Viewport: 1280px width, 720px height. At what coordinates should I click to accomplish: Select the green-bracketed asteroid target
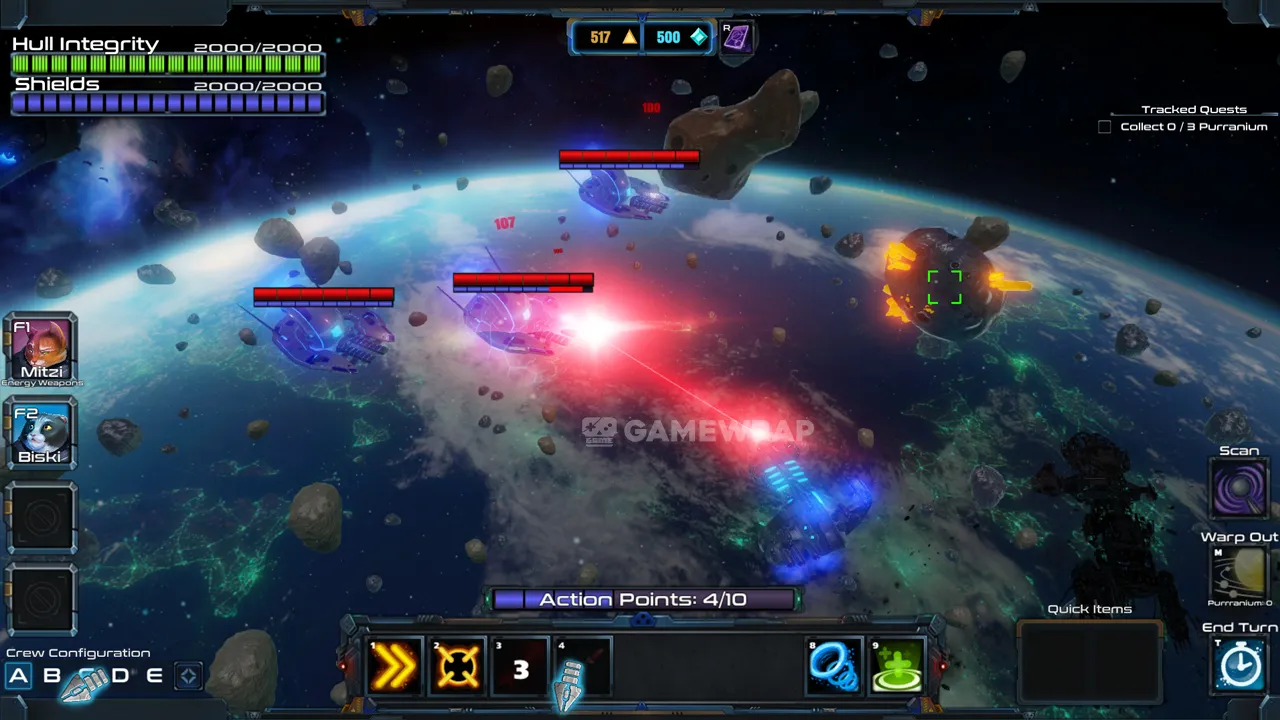(944, 287)
